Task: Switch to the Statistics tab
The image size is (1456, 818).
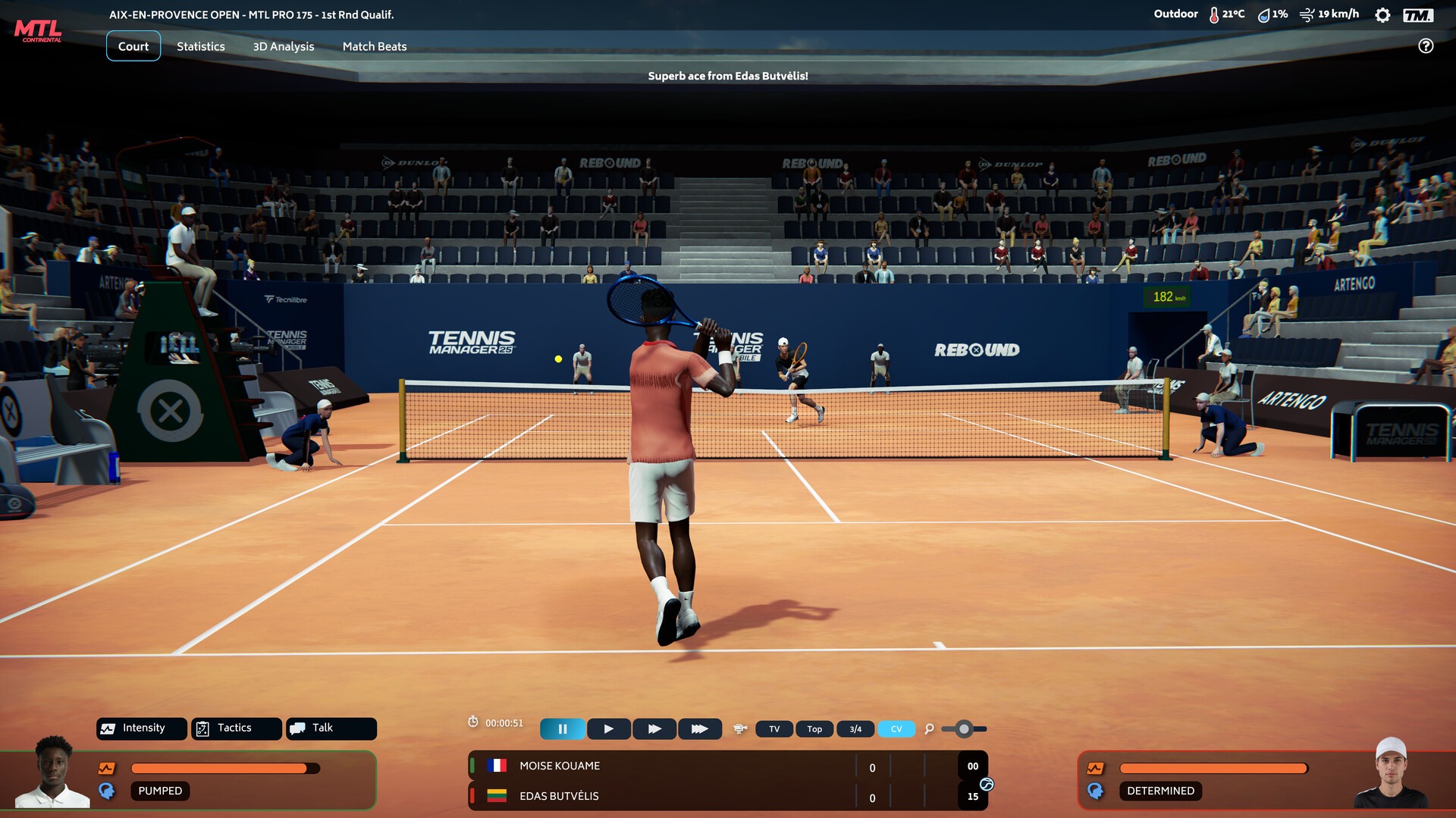Action: [x=200, y=46]
